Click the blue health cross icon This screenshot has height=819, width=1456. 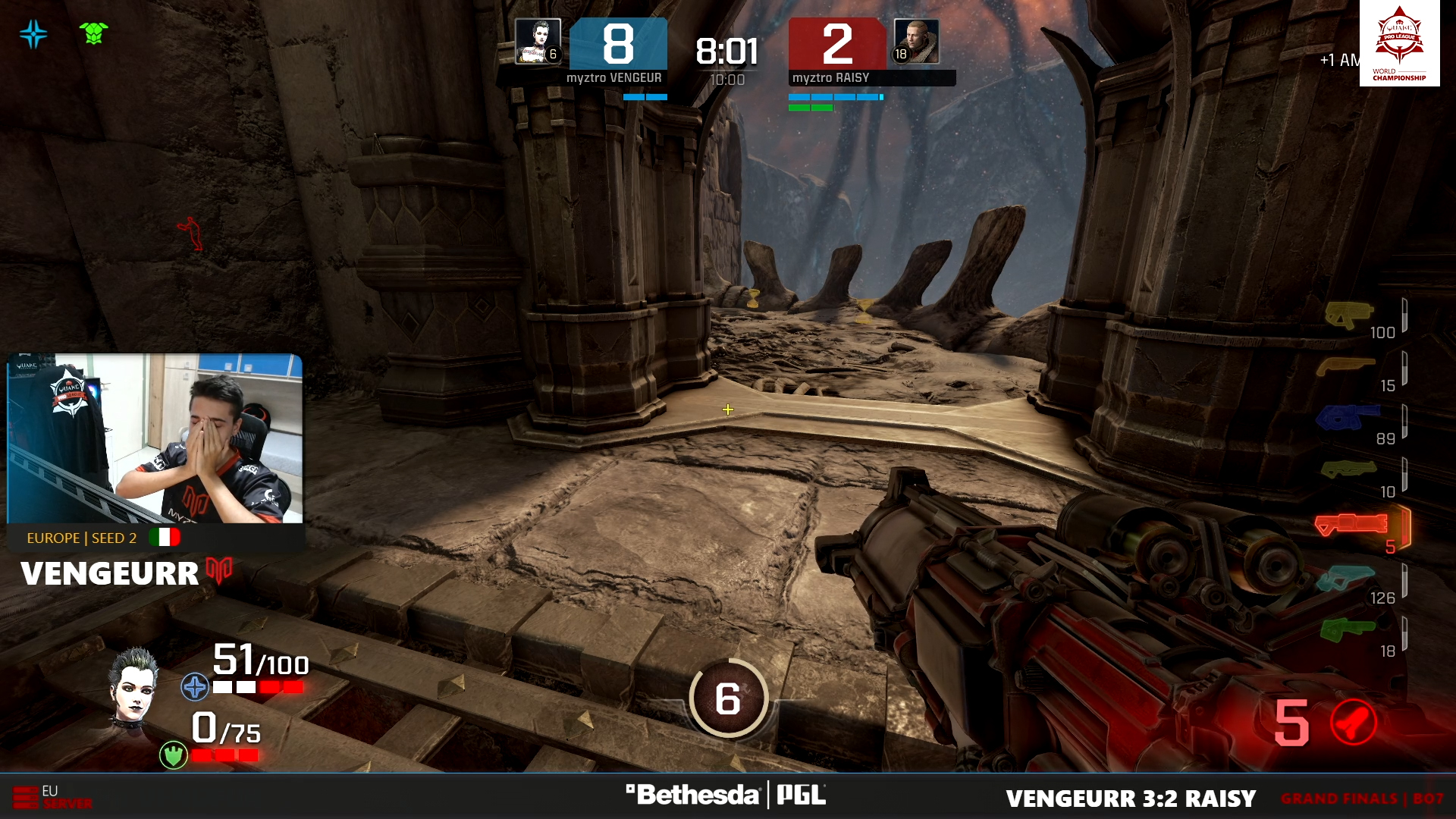pyautogui.click(x=195, y=687)
